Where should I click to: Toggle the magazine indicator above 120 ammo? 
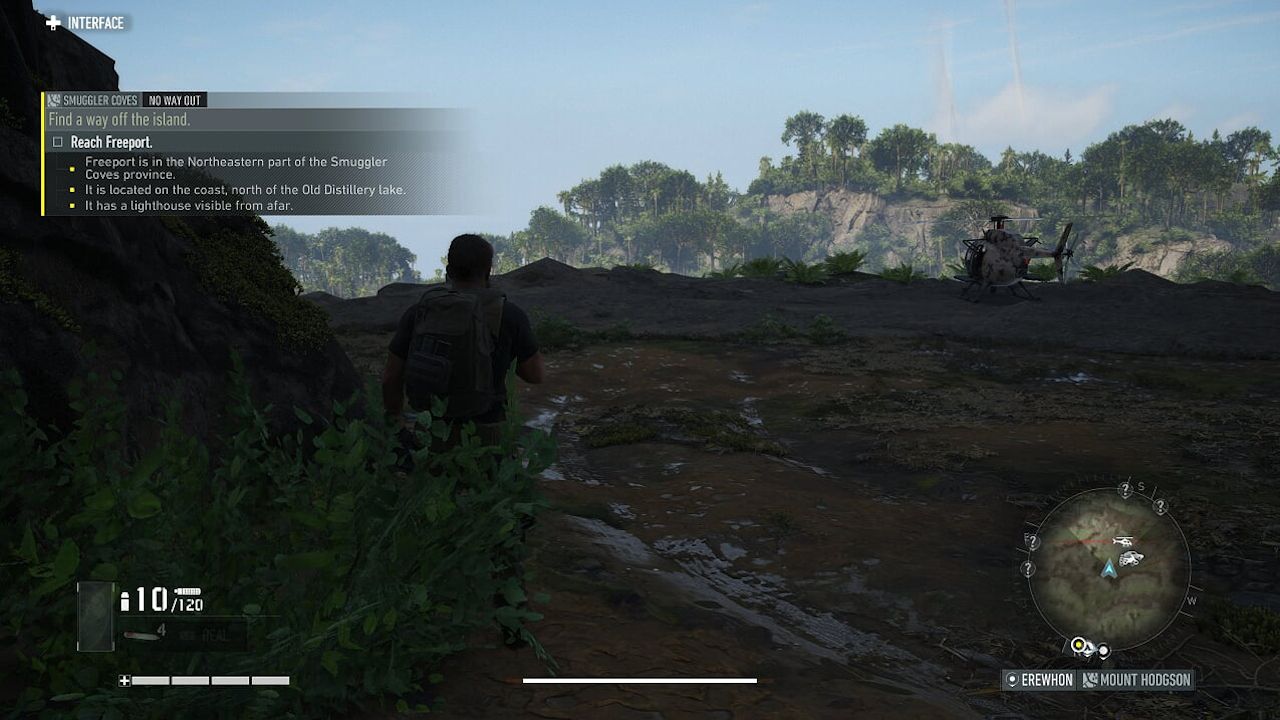tap(188, 591)
